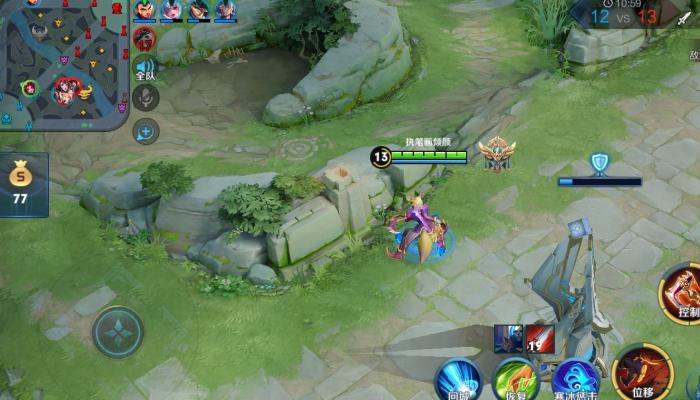Tap the virtual movement joystick
Viewport: 700px width, 400px height.
point(118,332)
